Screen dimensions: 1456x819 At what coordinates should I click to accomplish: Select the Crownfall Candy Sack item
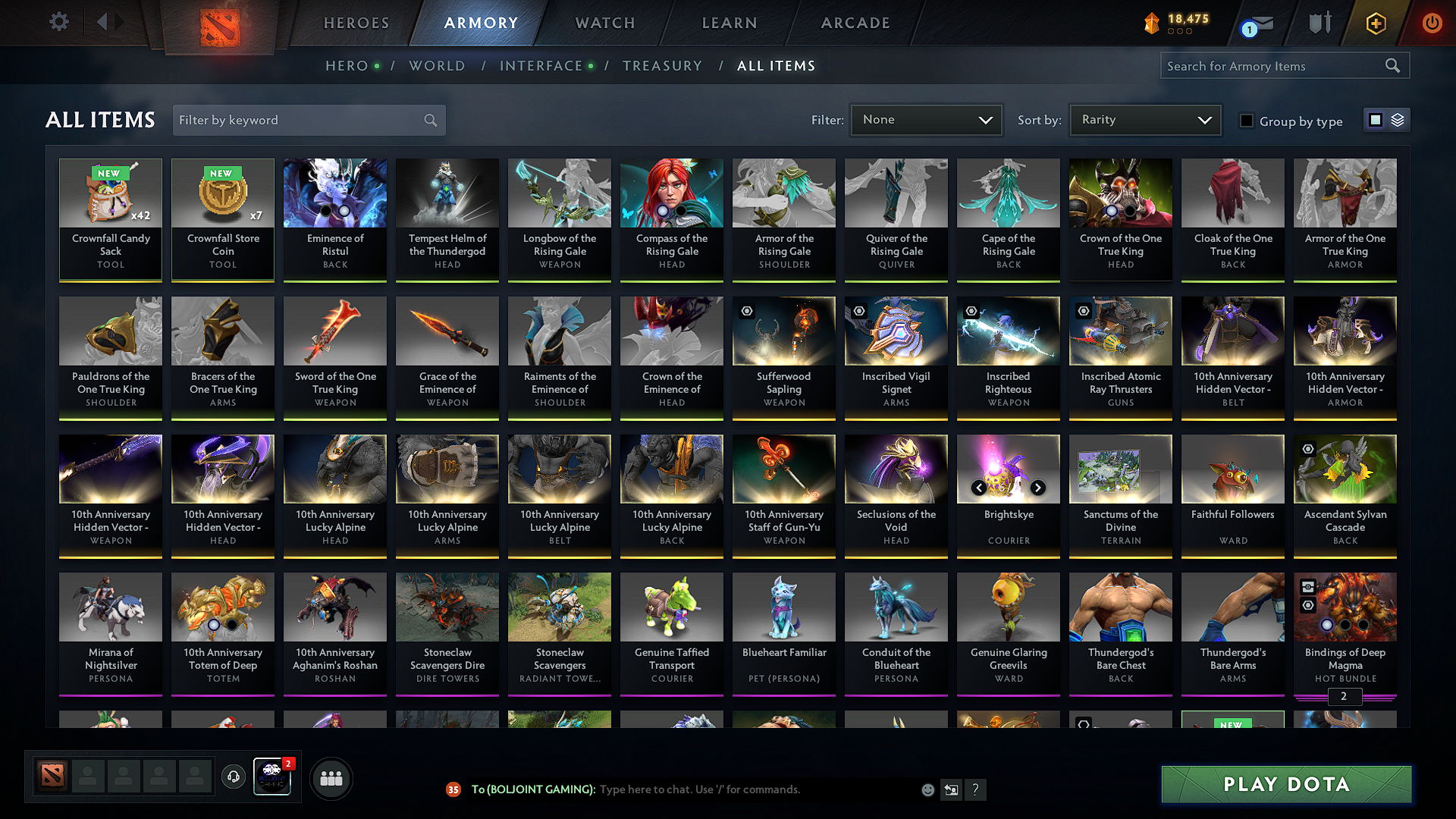click(111, 220)
